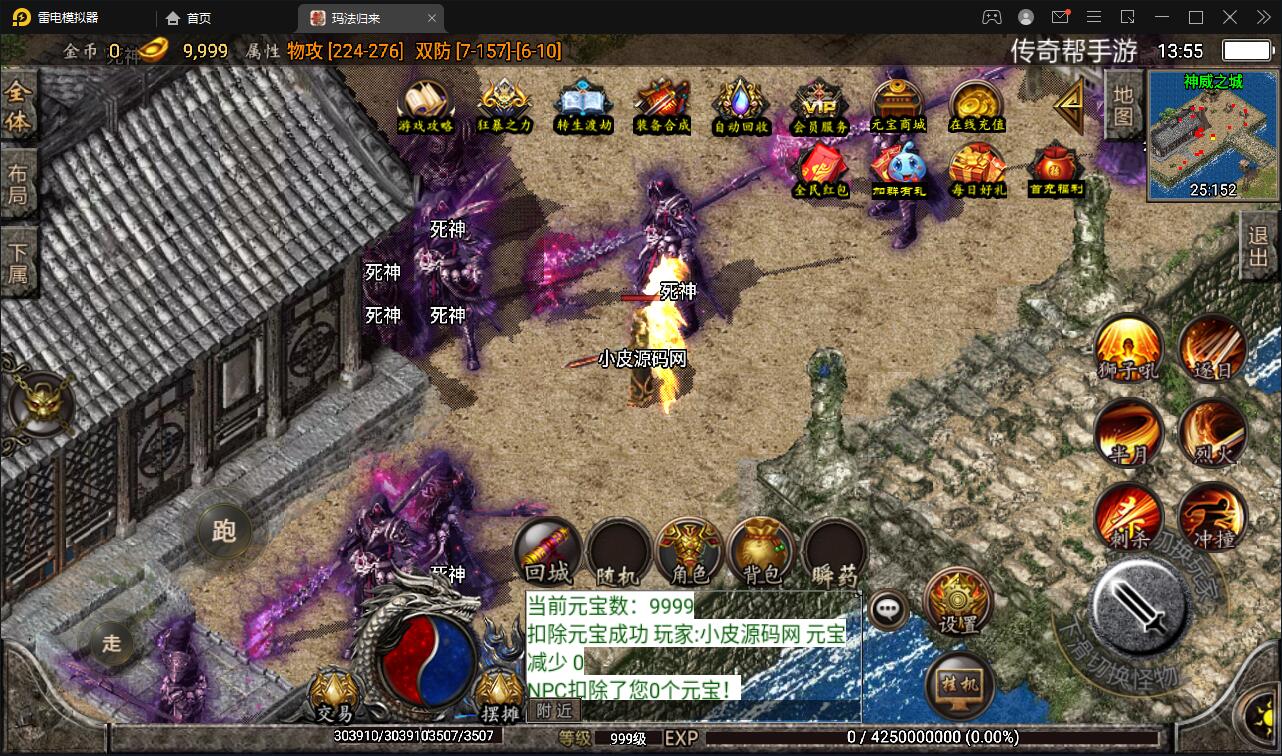
Task: Switch to 走 walking mode
Action: pyautogui.click(x=110, y=645)
